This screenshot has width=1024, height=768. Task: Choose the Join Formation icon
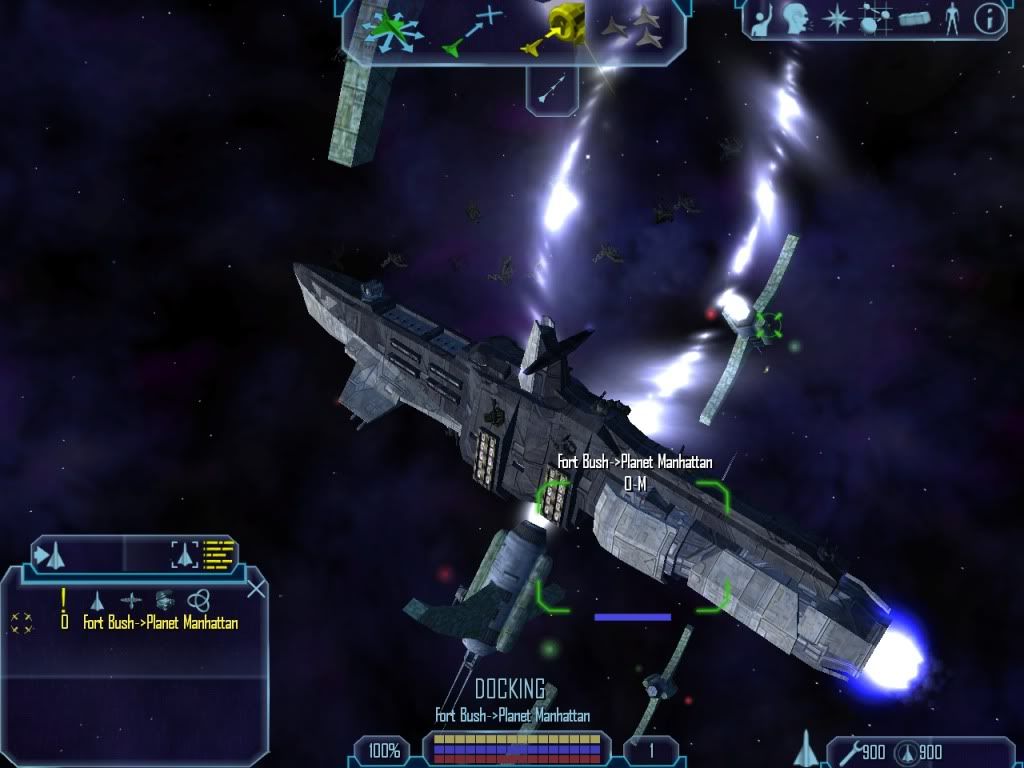(x=640, y=28)
